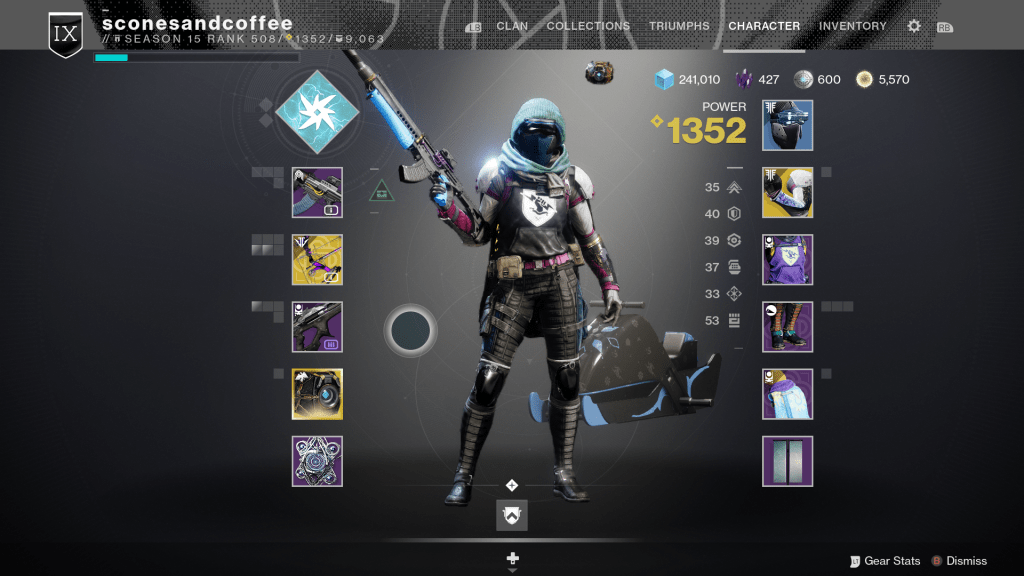Image resolution: width=1024 pixels, height=576 pixels.
Task: Select the empty circular shader socket
Action: click(410, 330)
